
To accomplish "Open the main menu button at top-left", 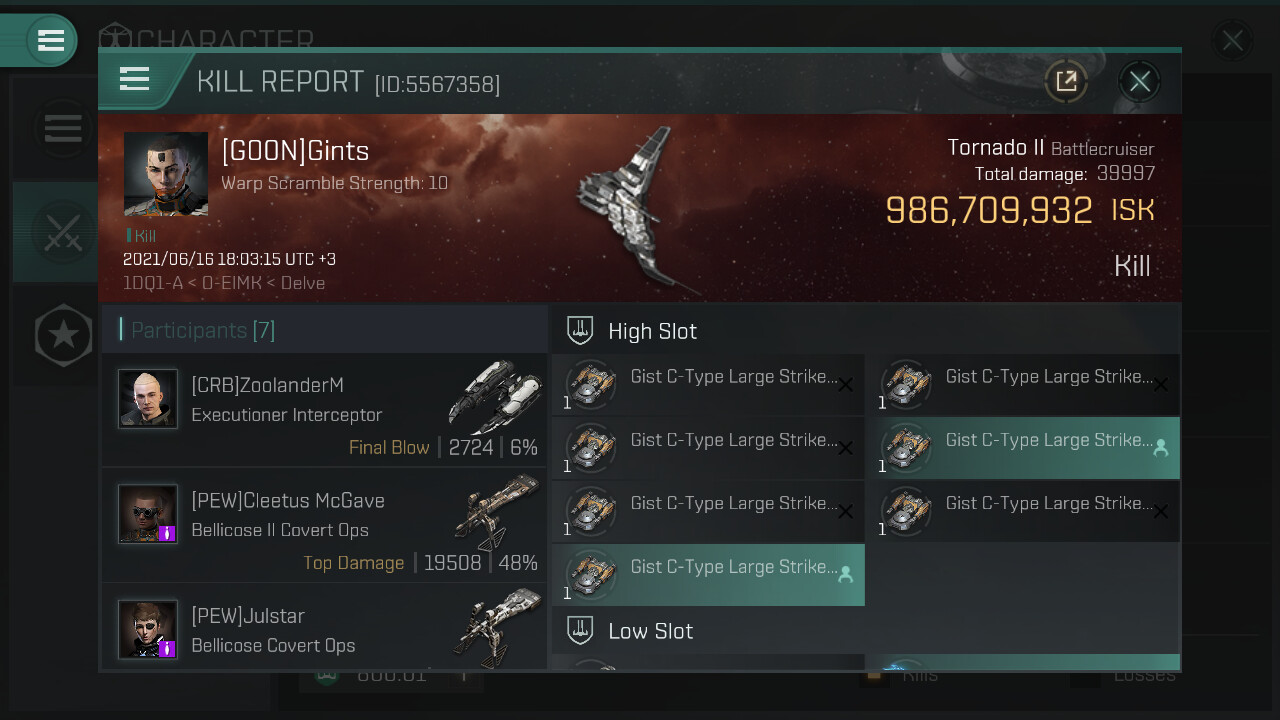I will (50, 40).
